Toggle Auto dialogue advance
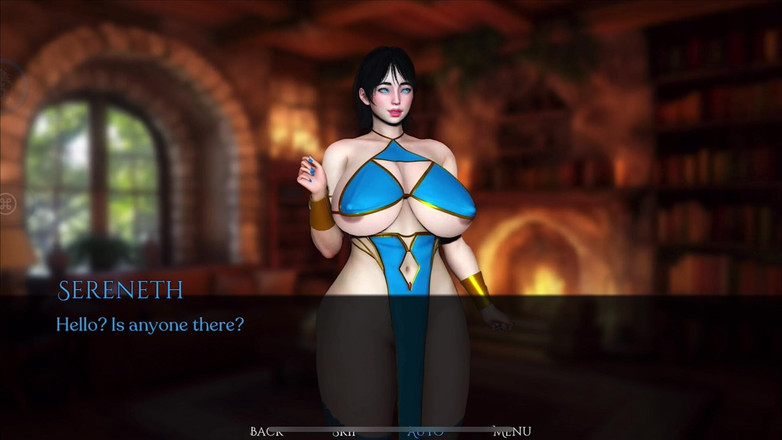The height and width of the screenshot is (440, 782). tap(425, 432)
